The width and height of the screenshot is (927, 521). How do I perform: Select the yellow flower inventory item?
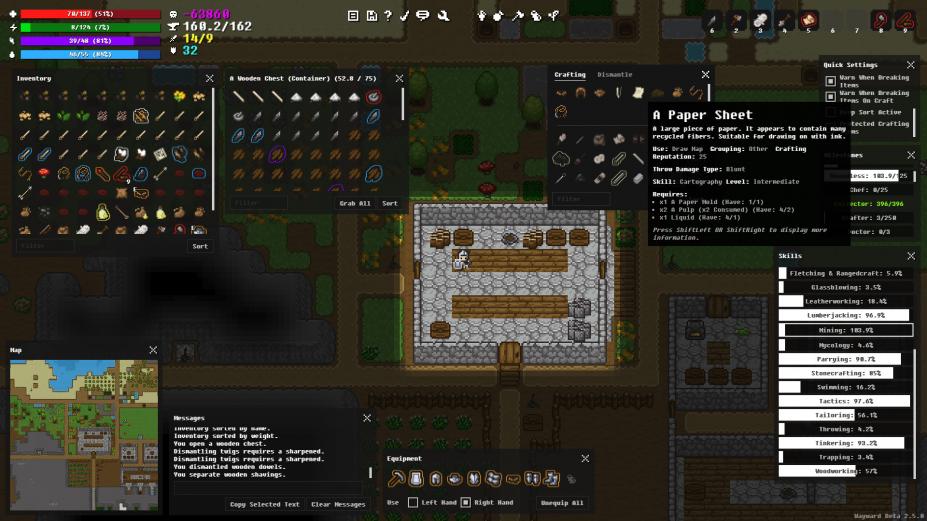coord(180,96)
